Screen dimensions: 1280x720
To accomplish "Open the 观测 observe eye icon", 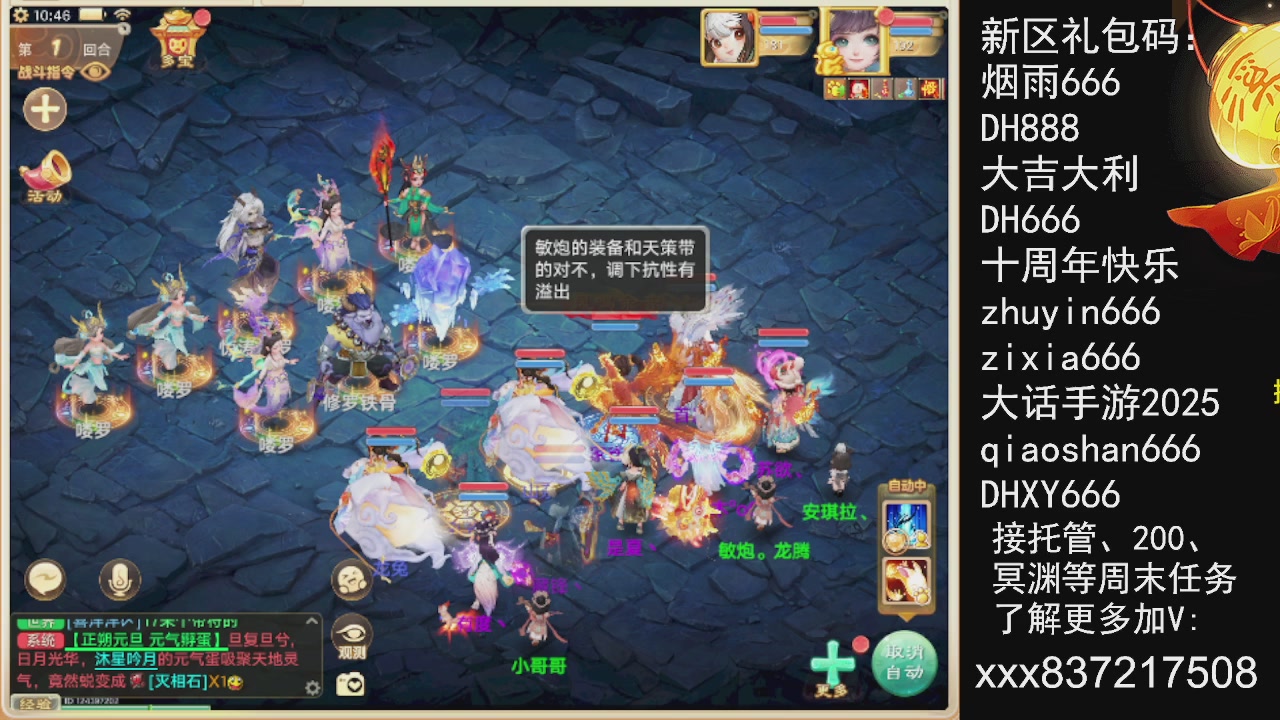I will [x=352, y=636].
